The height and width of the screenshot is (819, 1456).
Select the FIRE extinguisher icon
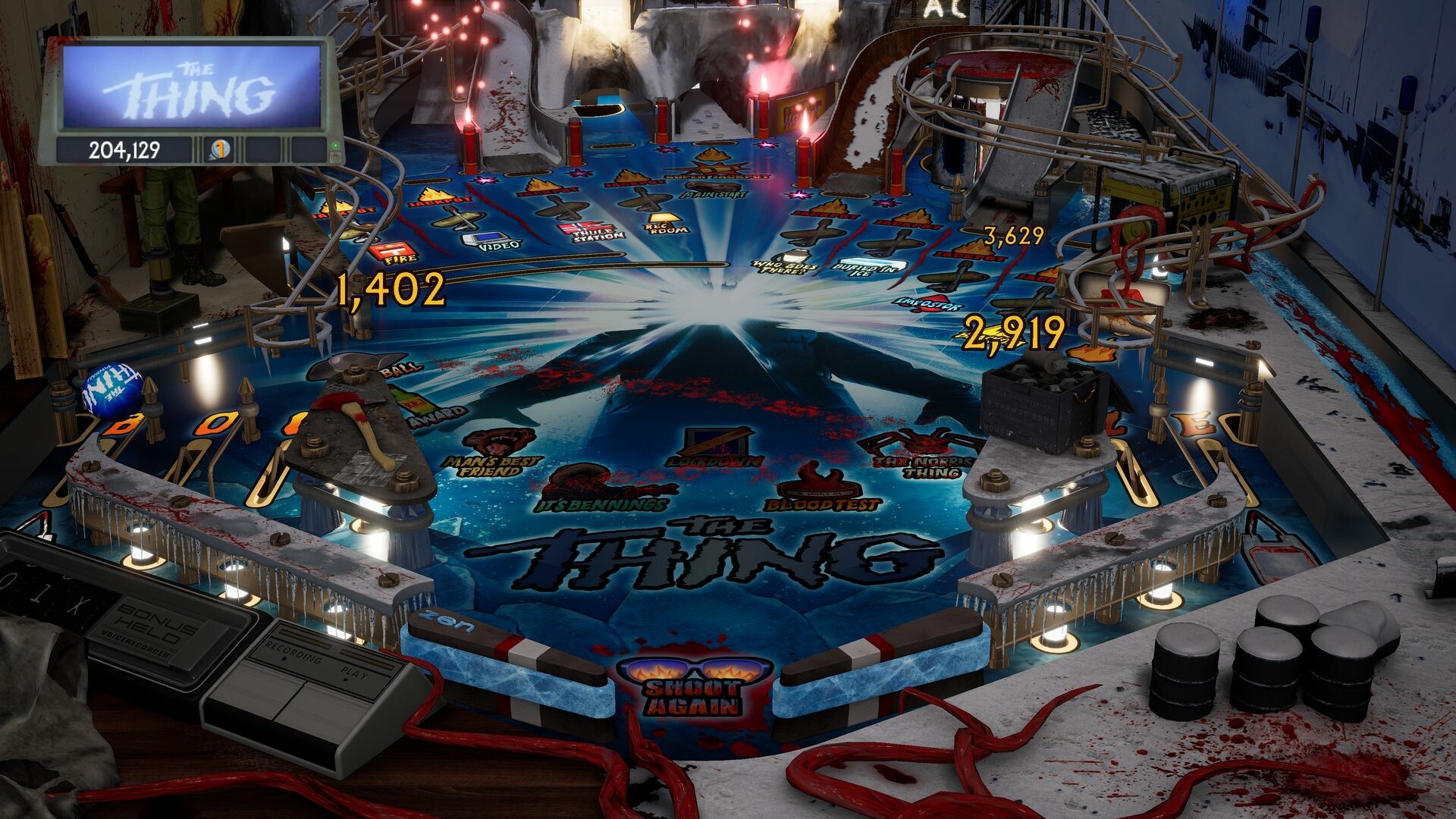[394, 251]
